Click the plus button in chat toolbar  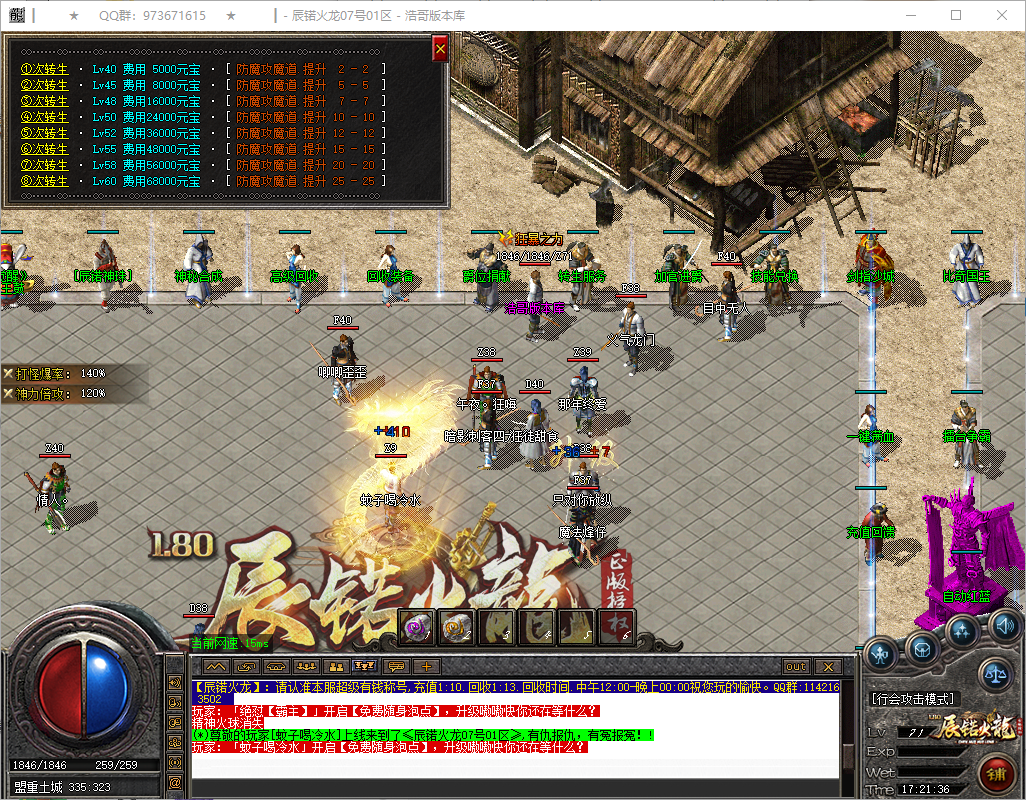point(427,666)
